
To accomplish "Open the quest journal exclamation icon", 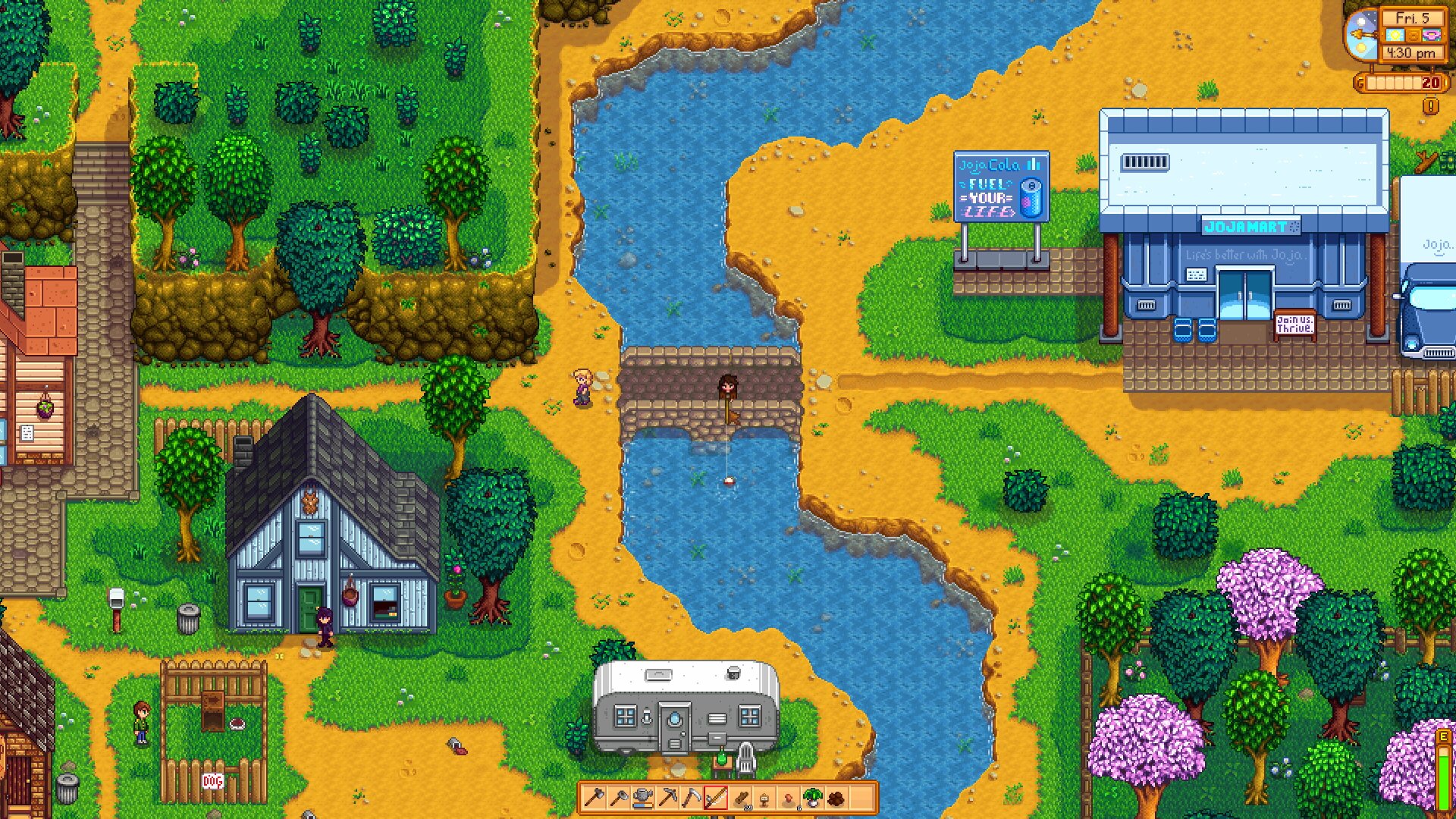I will coord(1430,106).
